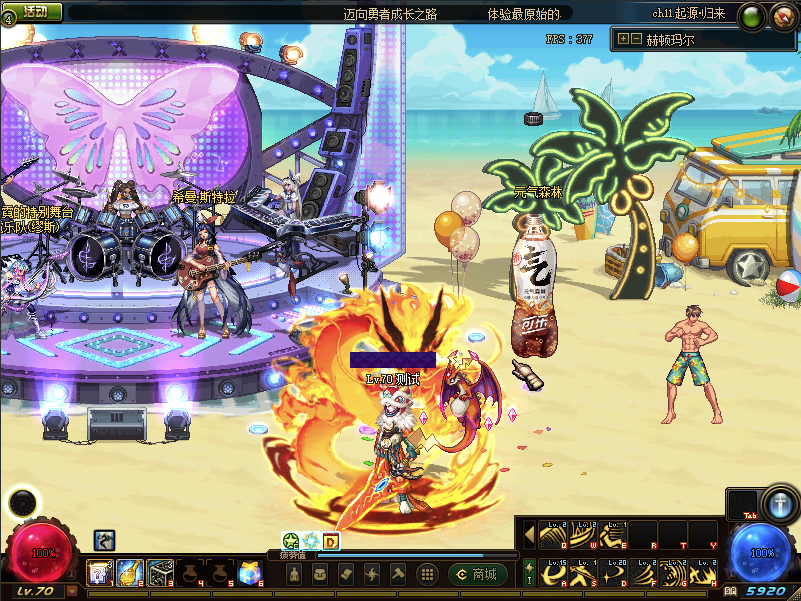Click the sword orb above the mana globe
The width and height of the screenshot is (801, 601).
[777, 502]
